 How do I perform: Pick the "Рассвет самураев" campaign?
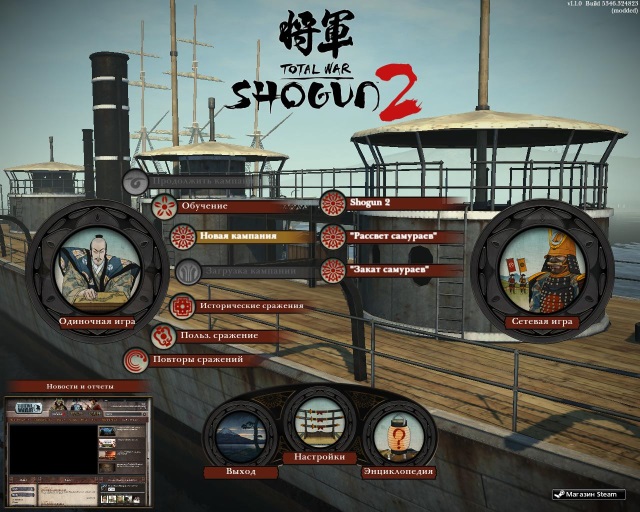coord(392,237)
